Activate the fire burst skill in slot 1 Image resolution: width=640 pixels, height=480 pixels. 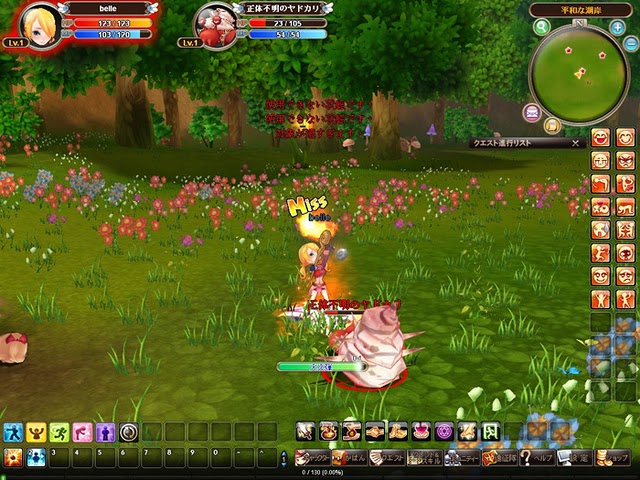point(13,457)
